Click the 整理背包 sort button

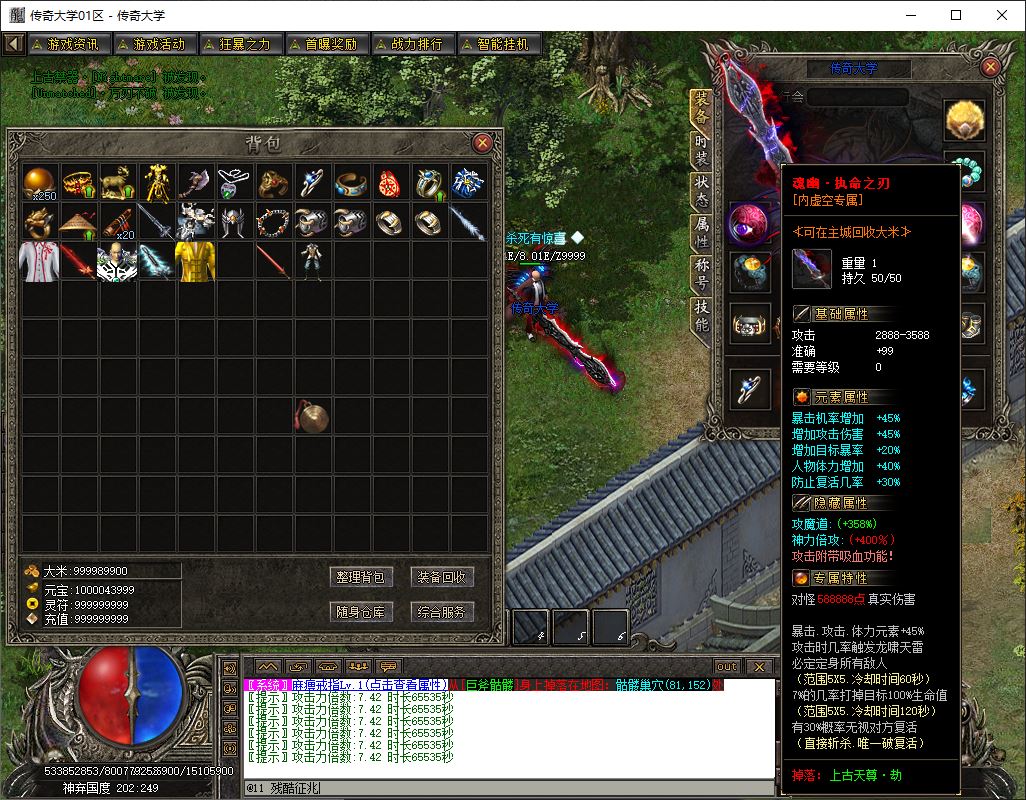[x=360, y=577]
